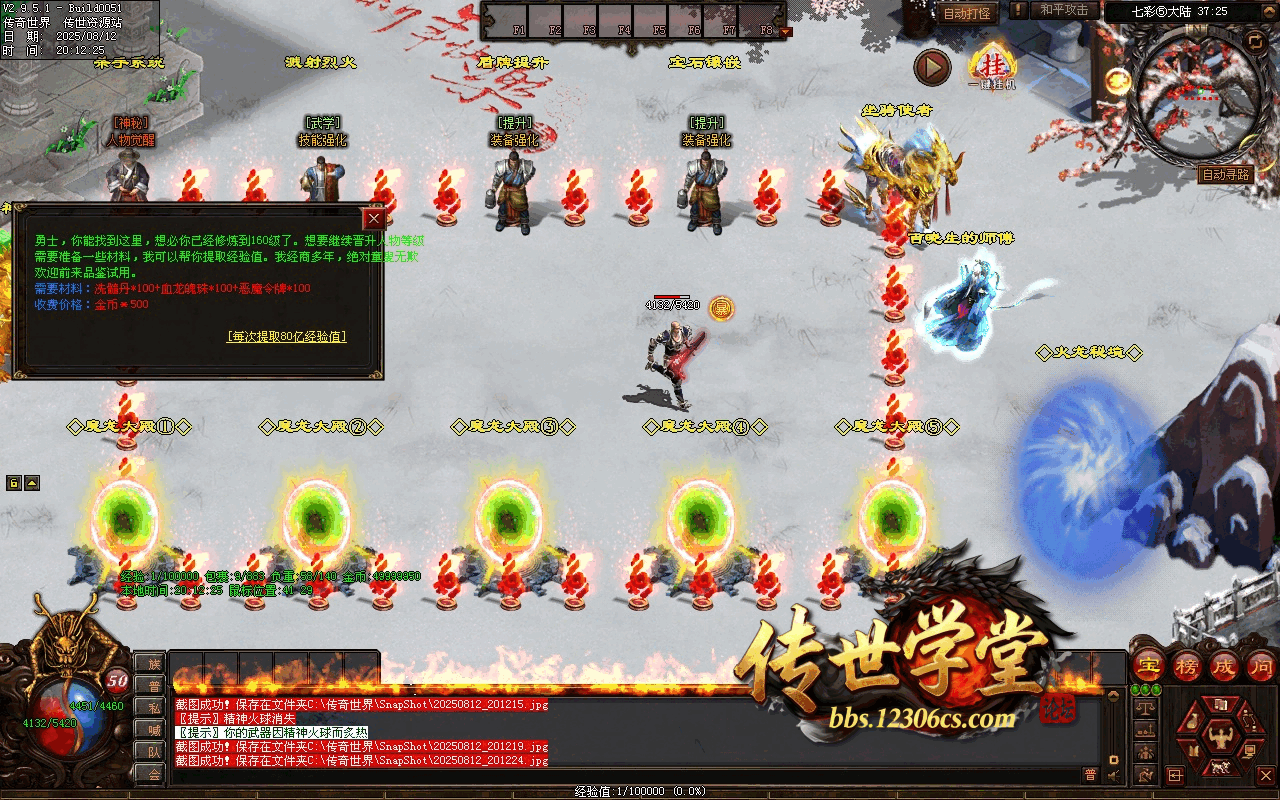Open the 成 achievements button
This screenshot has height=800, width=1280.
[x=1224, y=666]
